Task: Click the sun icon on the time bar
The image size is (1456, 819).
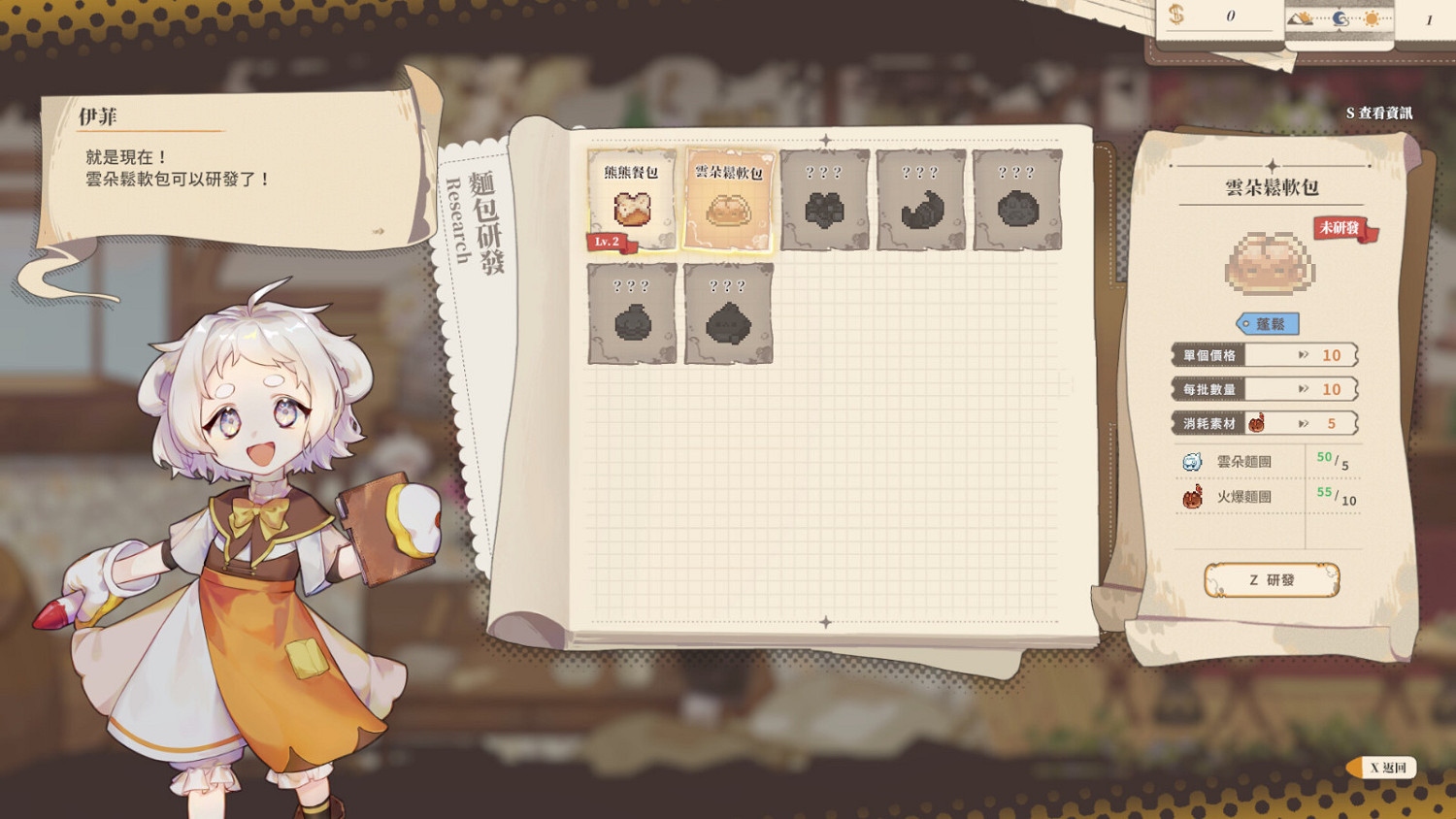Action: (x=1370, y=17)
